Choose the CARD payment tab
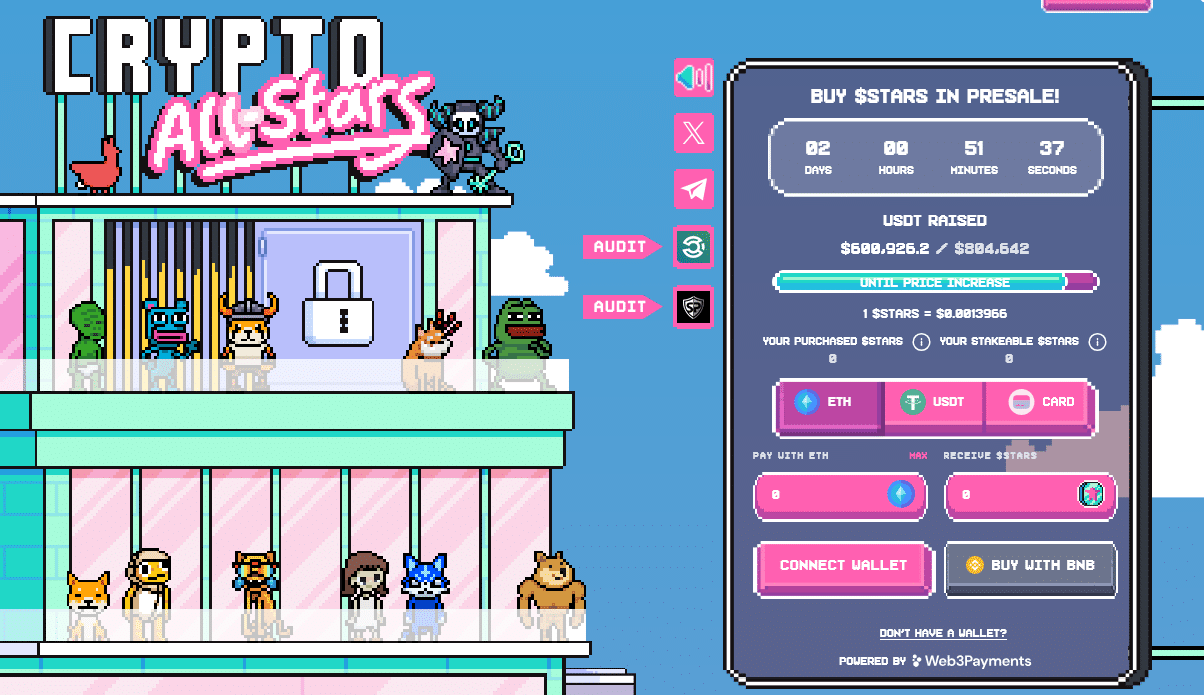The height and width of the screenshot is (695, 1204). click(1042, 402)
